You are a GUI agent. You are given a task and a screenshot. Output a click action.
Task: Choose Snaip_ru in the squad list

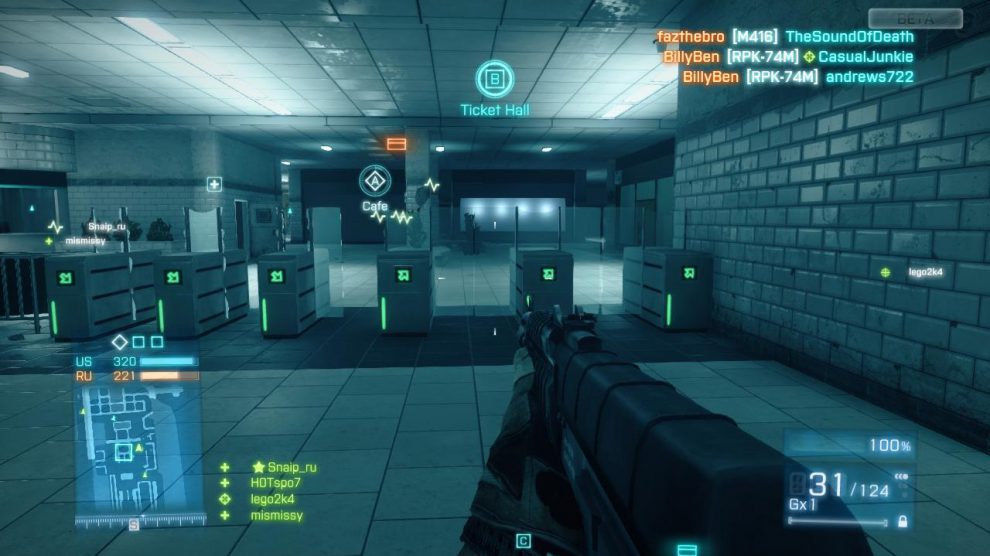tap(284, 467)
